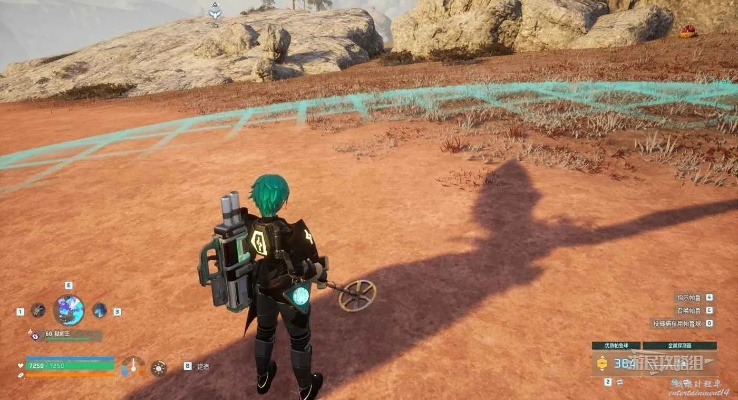The image size is (738, 400).
Task: Select the metal detector weapon slot
Action: coord(679,362)
